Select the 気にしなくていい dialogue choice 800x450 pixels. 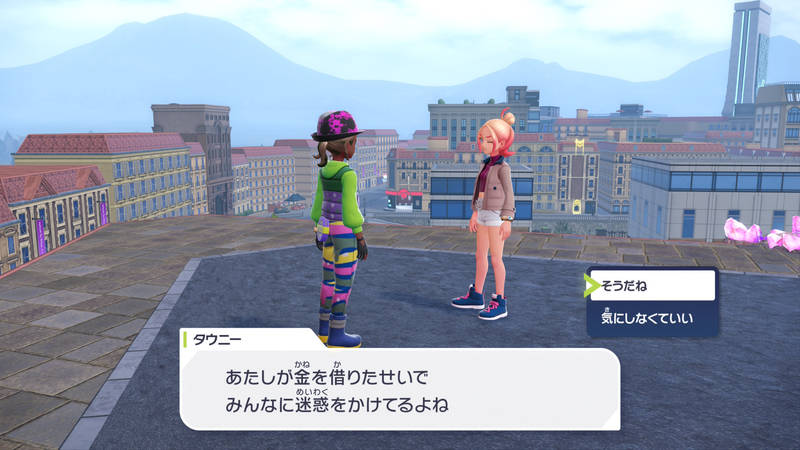click(652, 319)
